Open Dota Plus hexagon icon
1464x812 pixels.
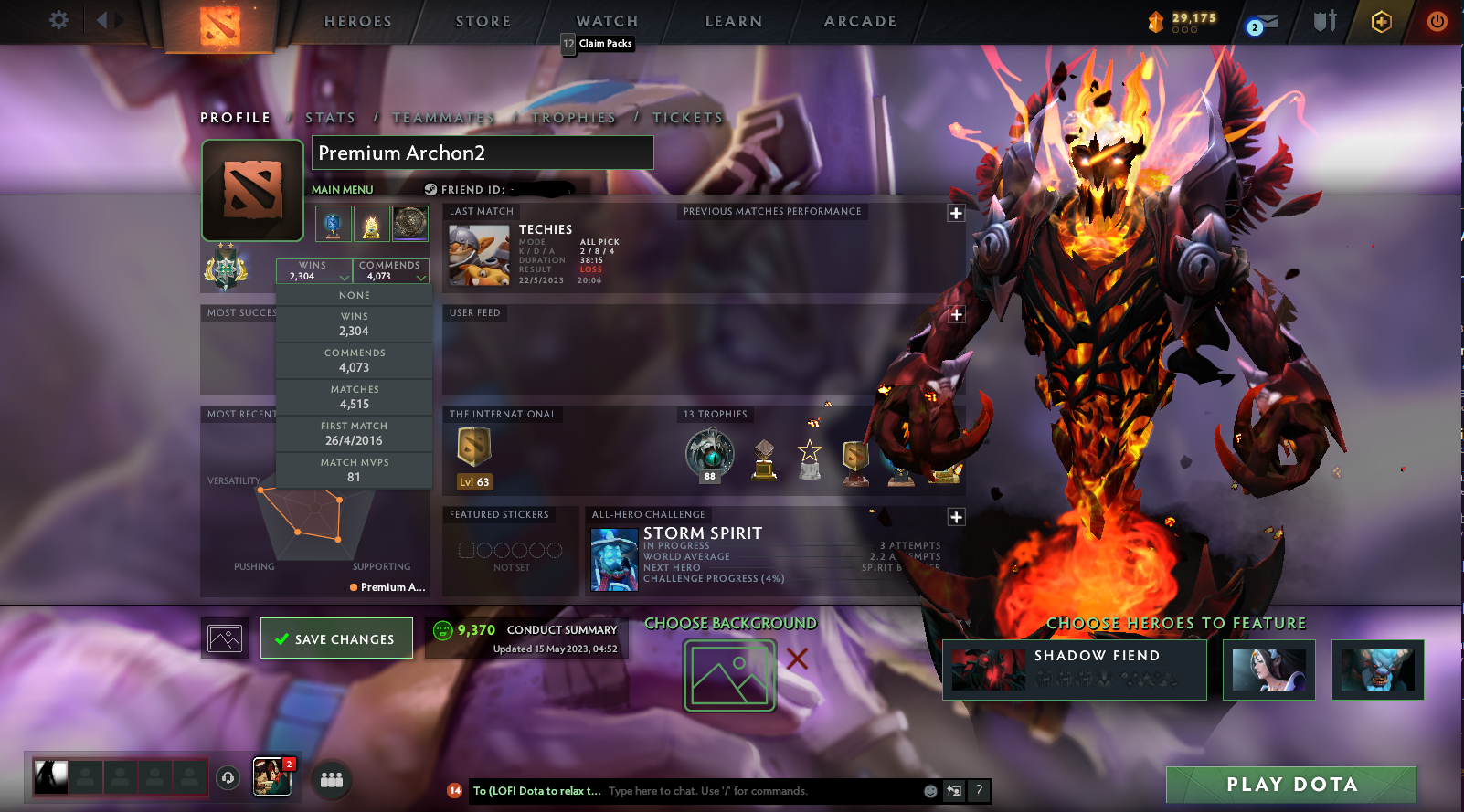[x=1380, y=21]
